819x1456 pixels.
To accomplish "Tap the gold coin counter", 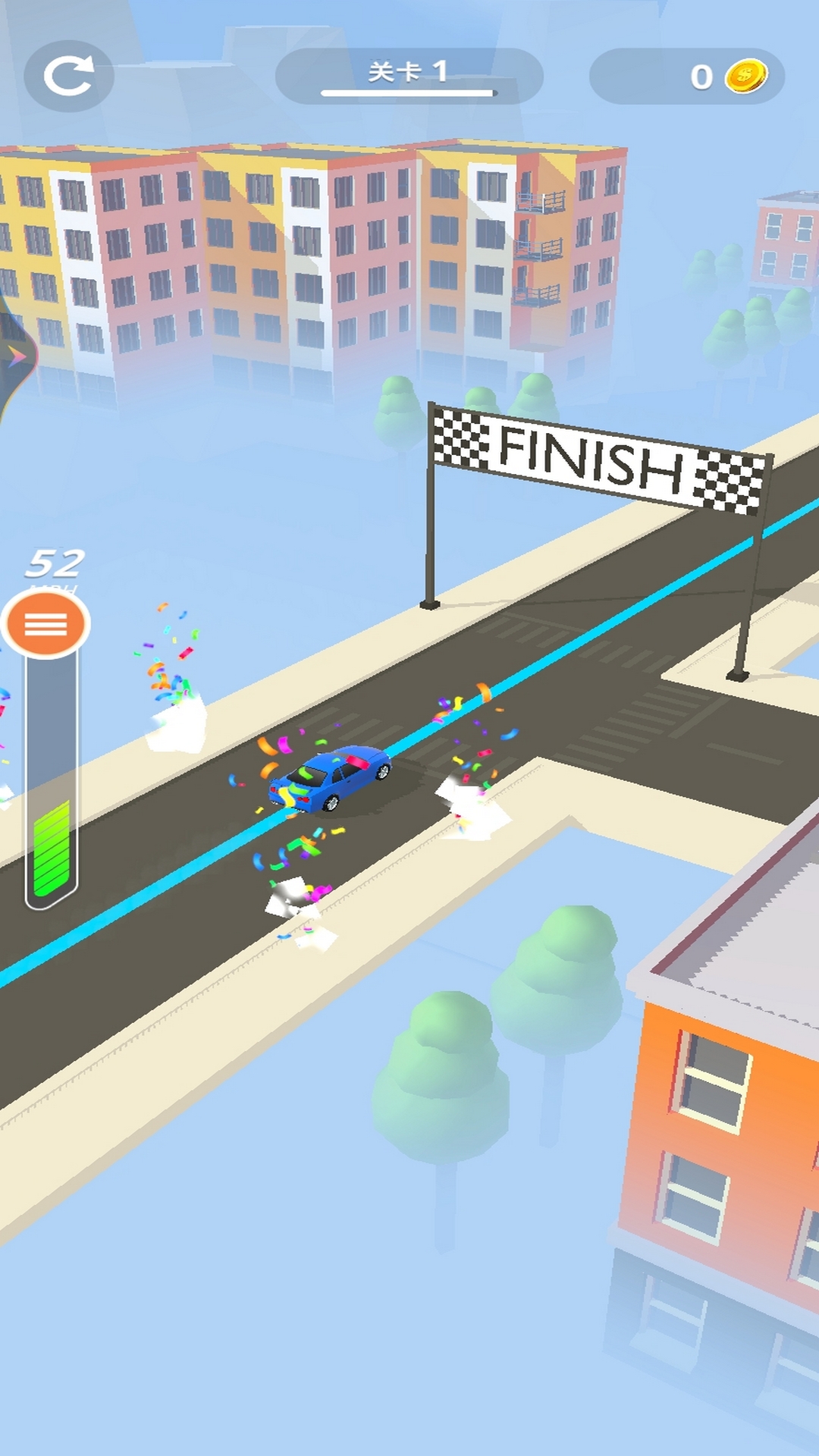I will (x=687, y=77).
